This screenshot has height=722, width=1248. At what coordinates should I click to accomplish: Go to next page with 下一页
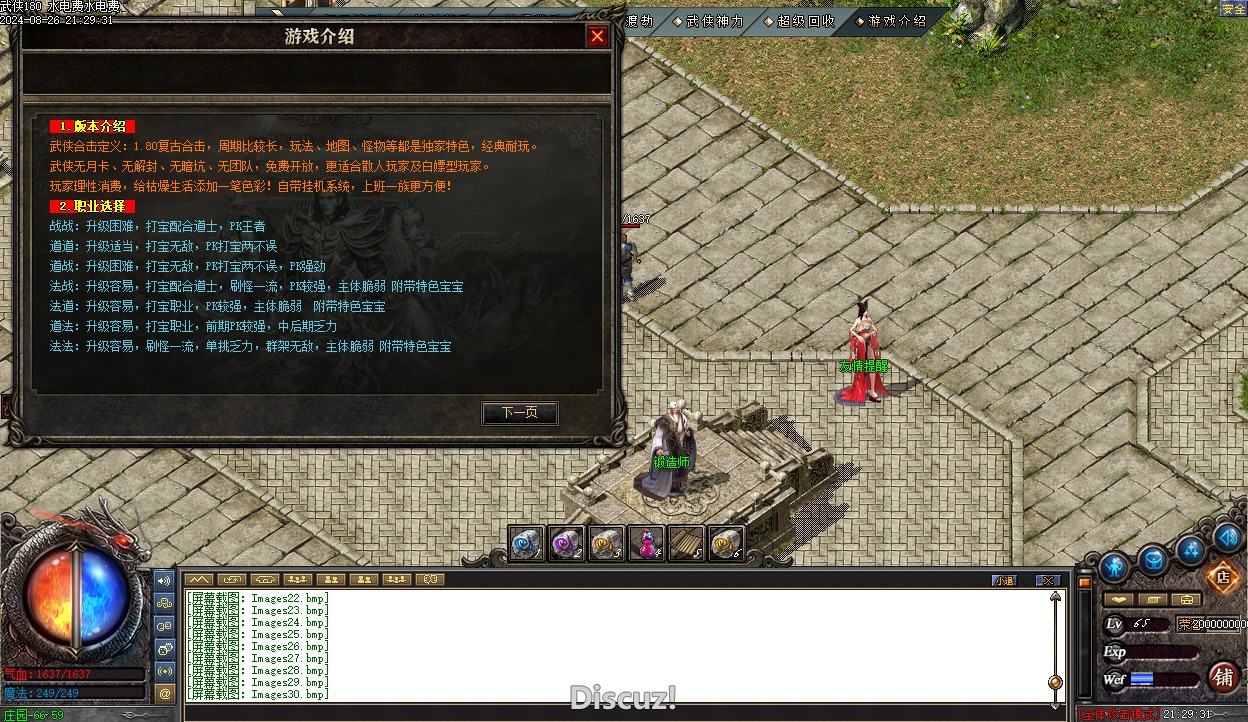pos(519,413)
